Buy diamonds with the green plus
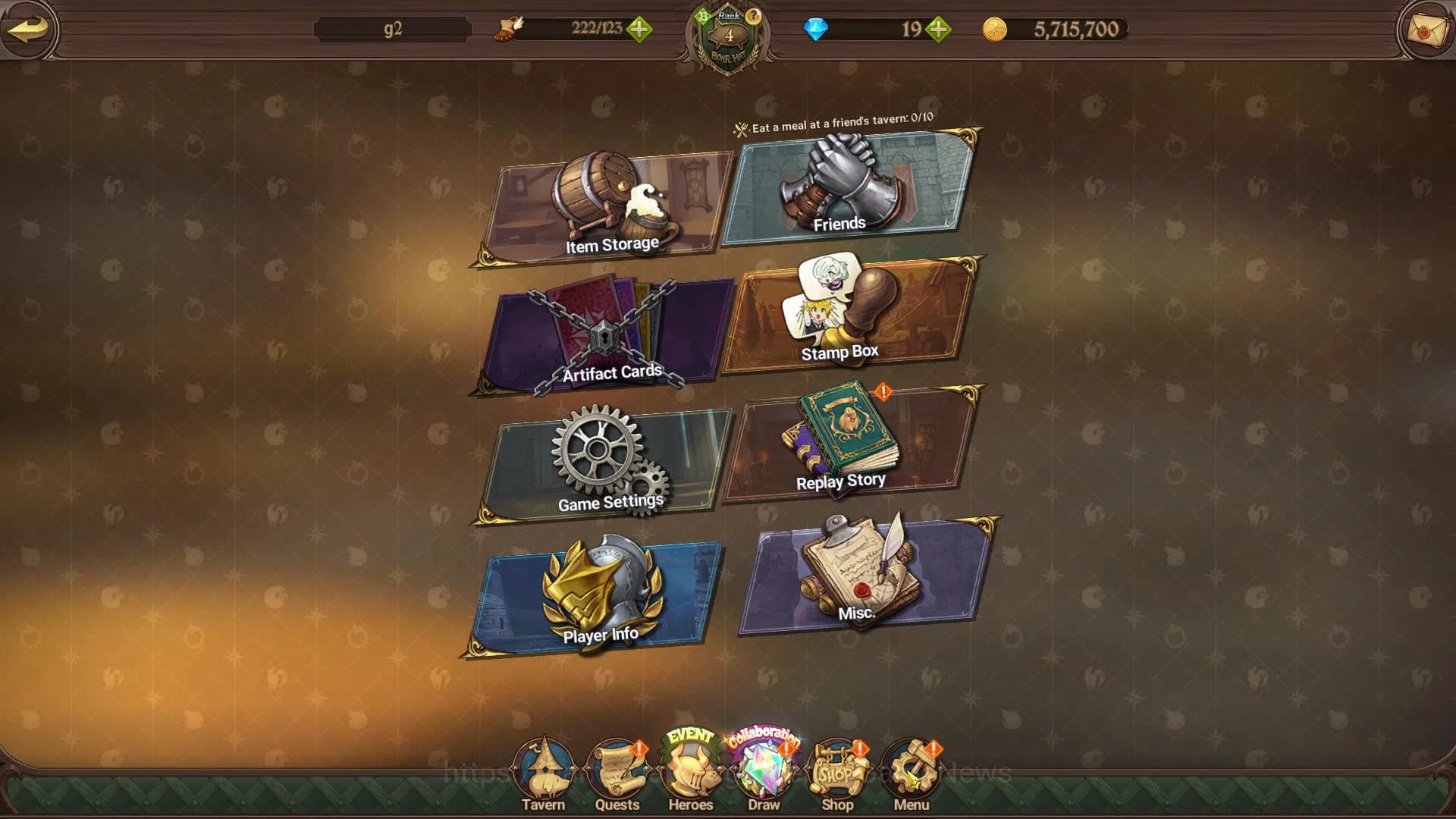This screenshot has width=1456, height=819. 938,30
